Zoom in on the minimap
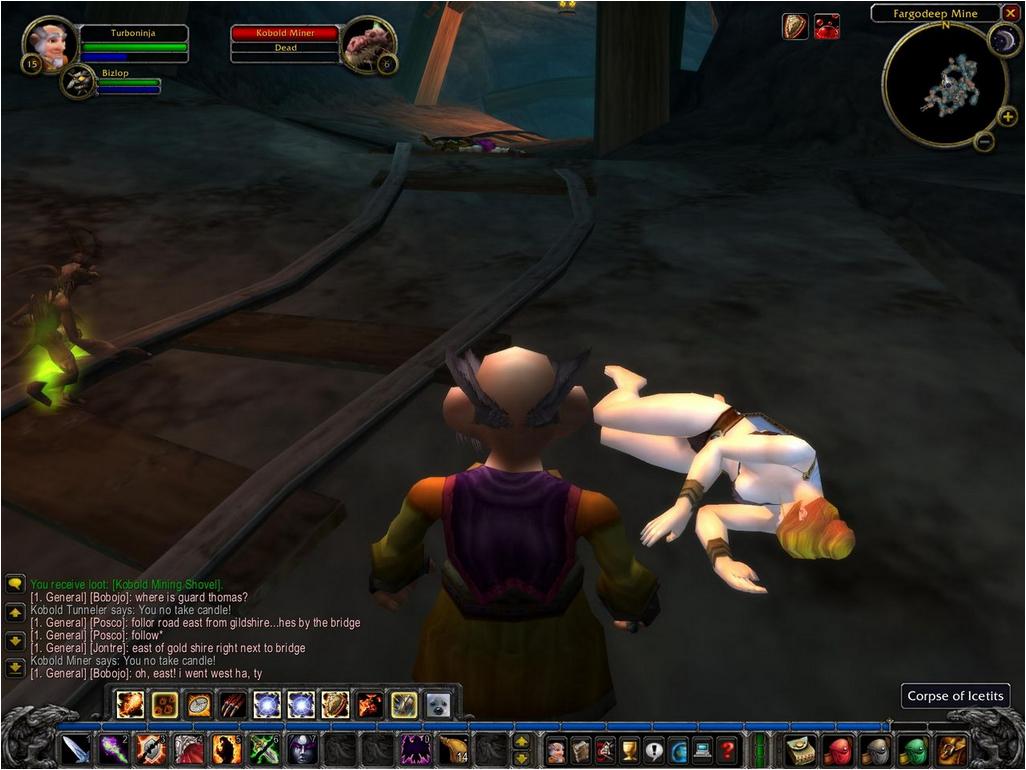The image size is (1026, 770). point(1007,116)
